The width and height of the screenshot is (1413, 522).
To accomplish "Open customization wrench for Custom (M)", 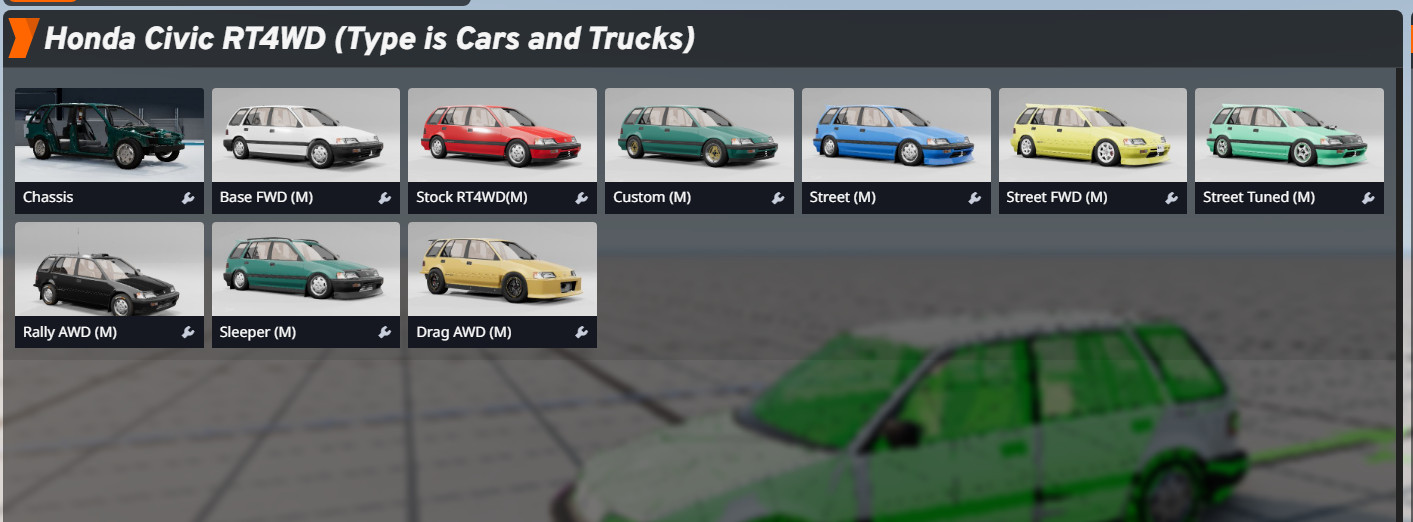I will pos(778,198).
